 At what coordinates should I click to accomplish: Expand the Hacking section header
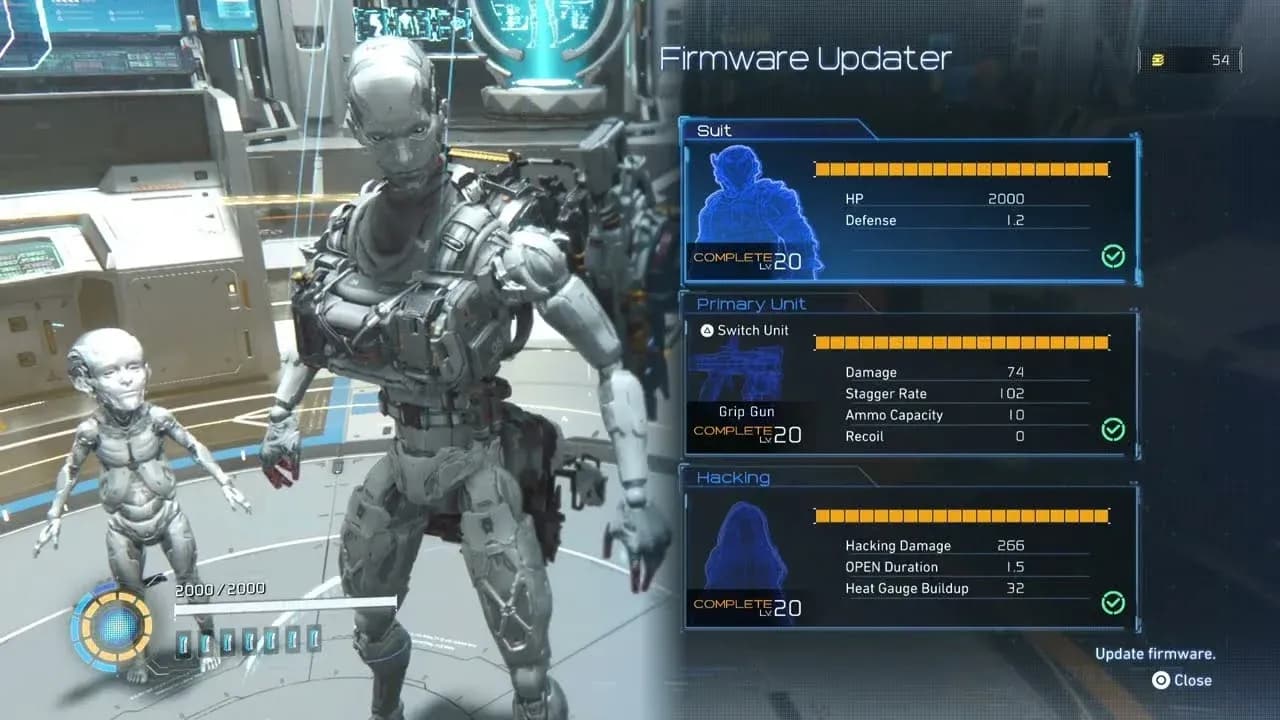(x=733, y=478)
